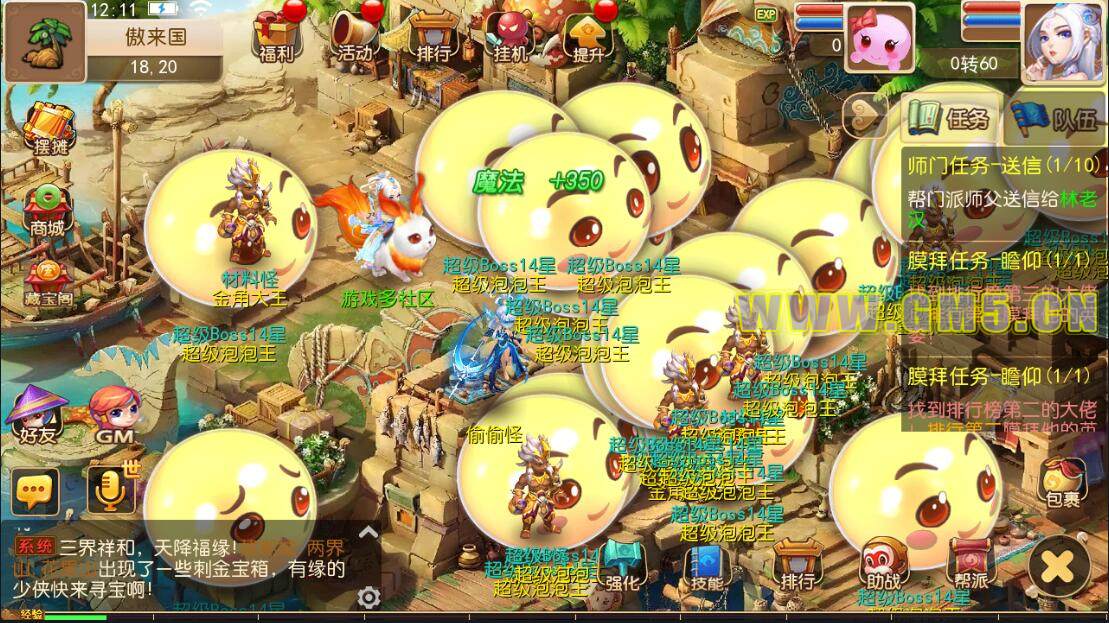This screenshot has width=1109, height=623.
Task: Contact the GM via the GM icon
Action: click(110, 416)
